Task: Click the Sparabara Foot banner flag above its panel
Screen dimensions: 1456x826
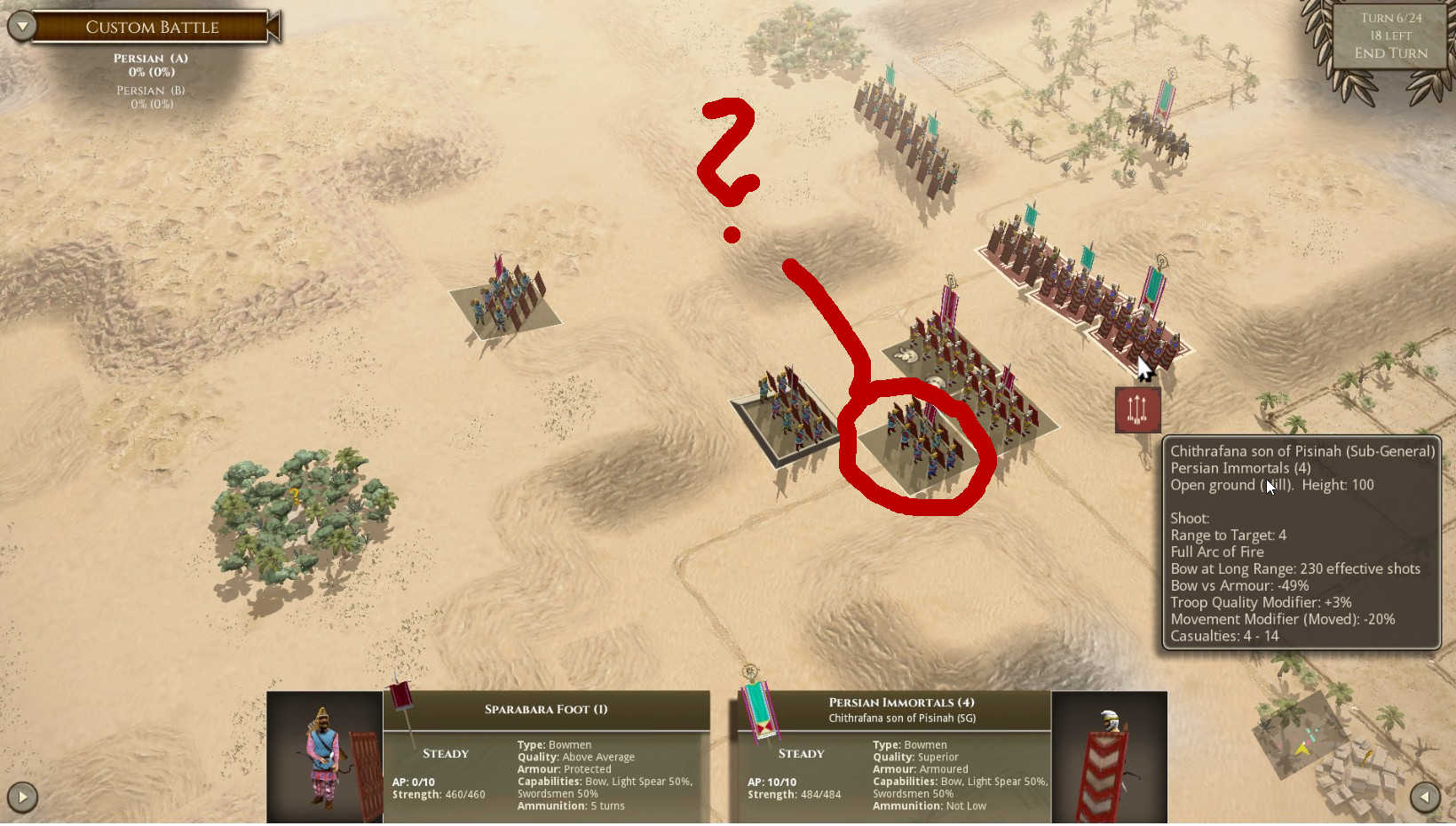Action: click(x=400, y=703)
